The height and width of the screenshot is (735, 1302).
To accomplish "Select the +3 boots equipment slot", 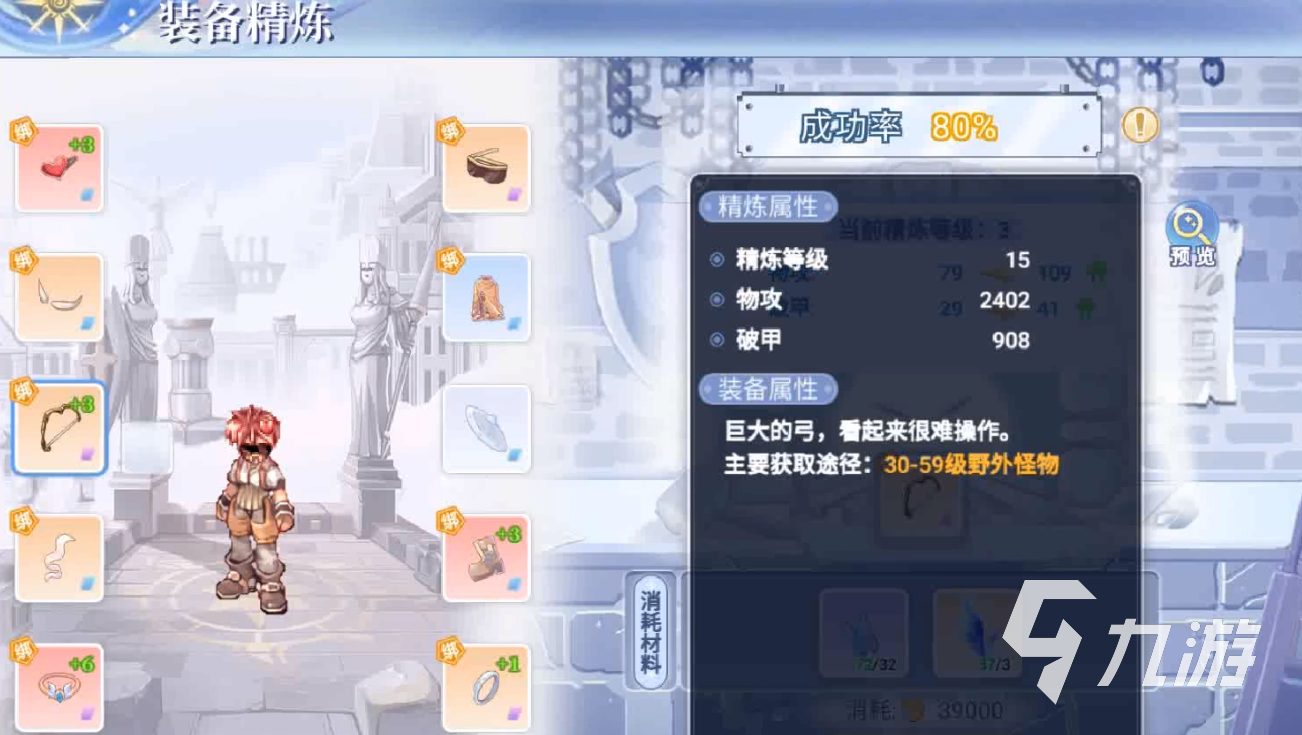I will 489,557.
